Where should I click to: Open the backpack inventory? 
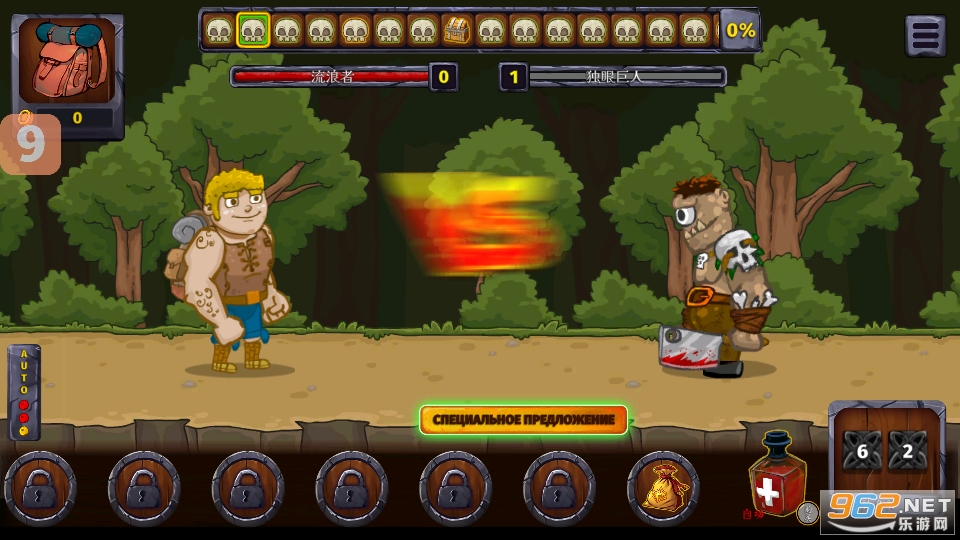point(66,62)
